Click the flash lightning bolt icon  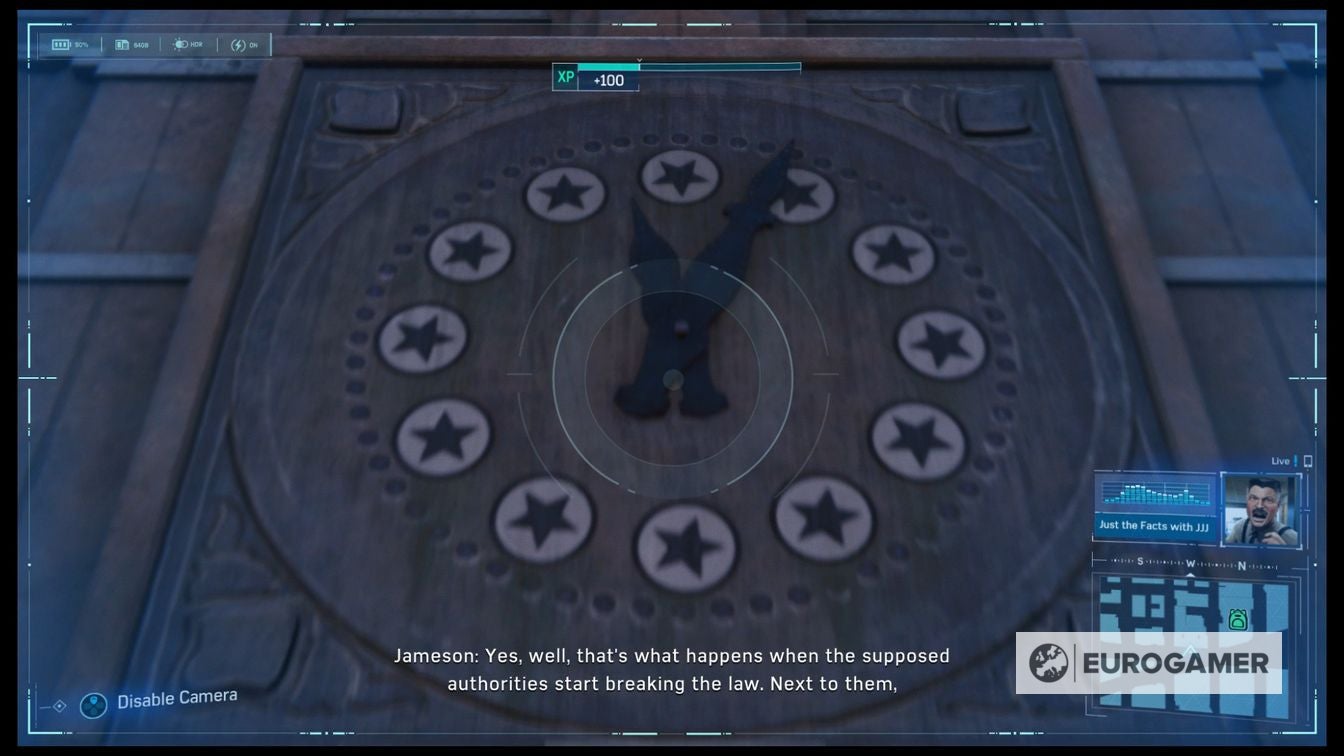(x=238, y=44)
